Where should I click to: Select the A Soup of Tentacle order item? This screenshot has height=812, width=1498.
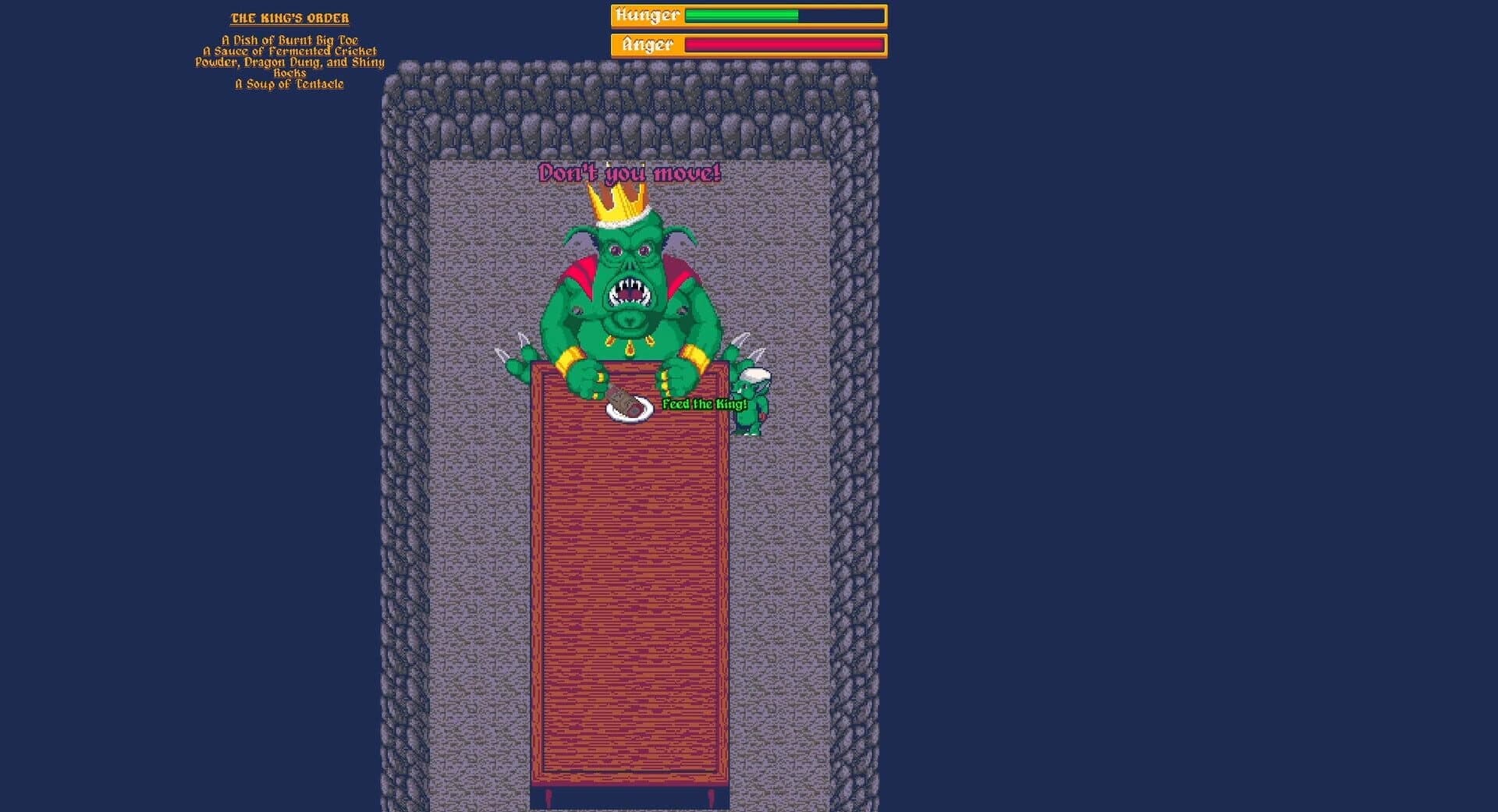pos(289,83)
